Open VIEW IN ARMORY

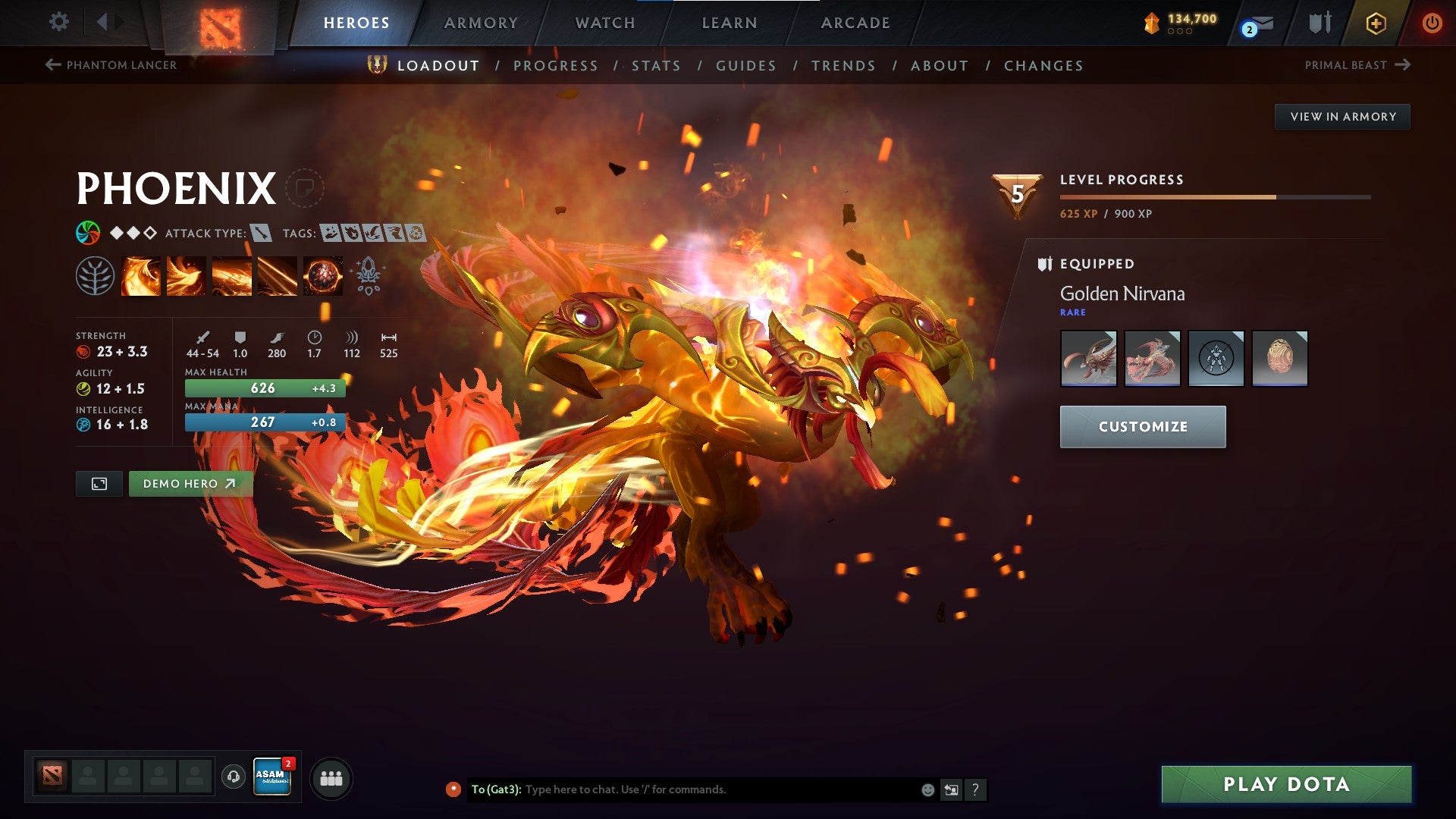pyautogui.click(x=1342, y=116)
